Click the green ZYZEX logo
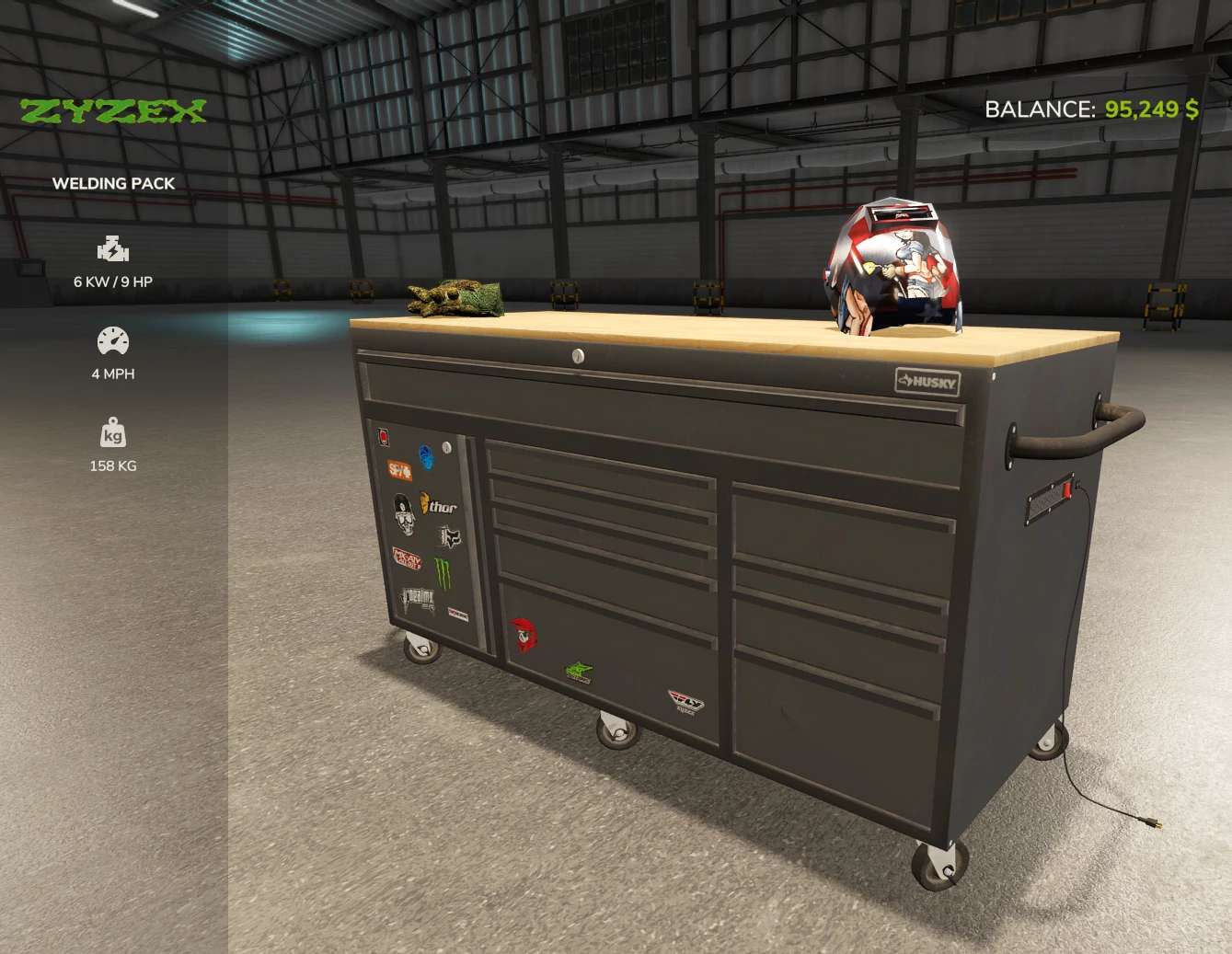 click(x=113, y=109)
